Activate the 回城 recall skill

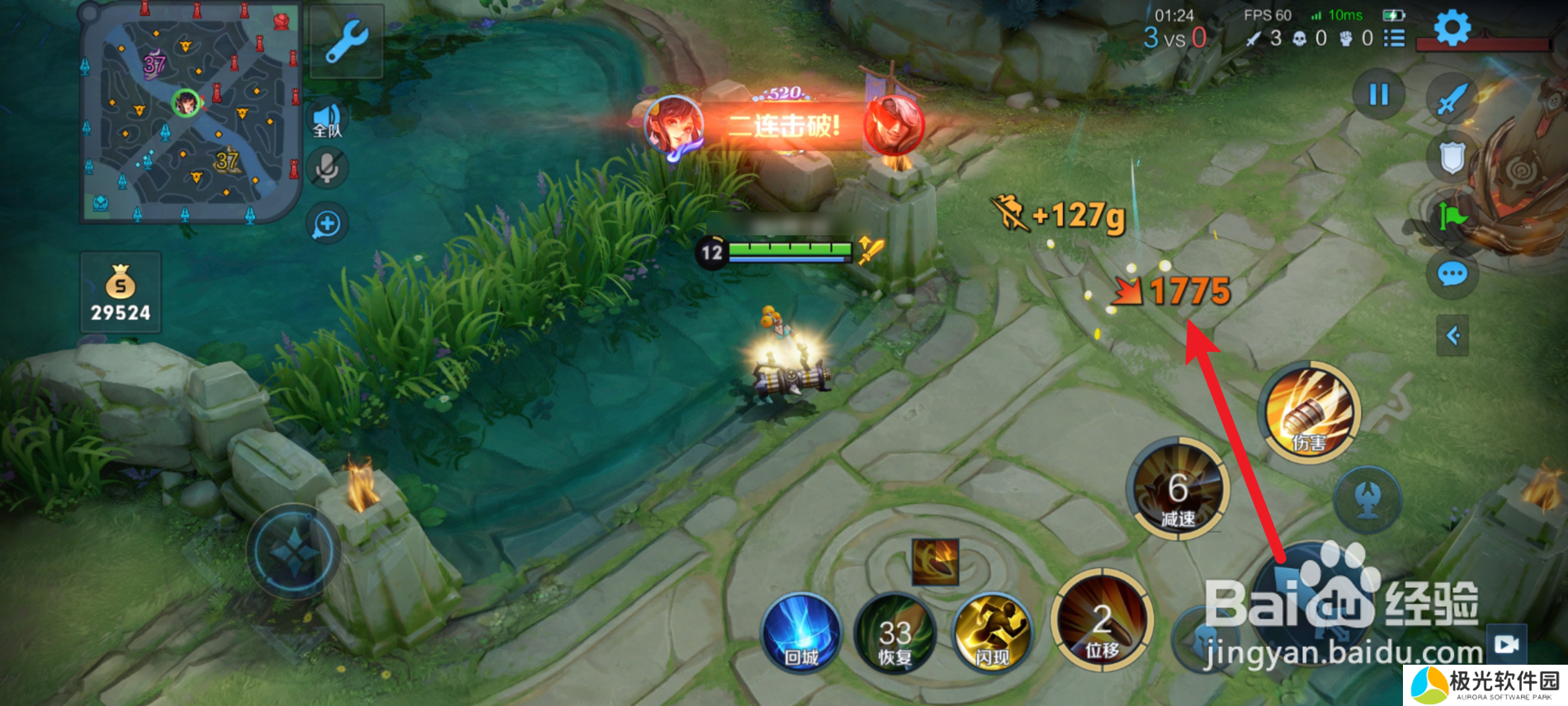click(801, 632)
